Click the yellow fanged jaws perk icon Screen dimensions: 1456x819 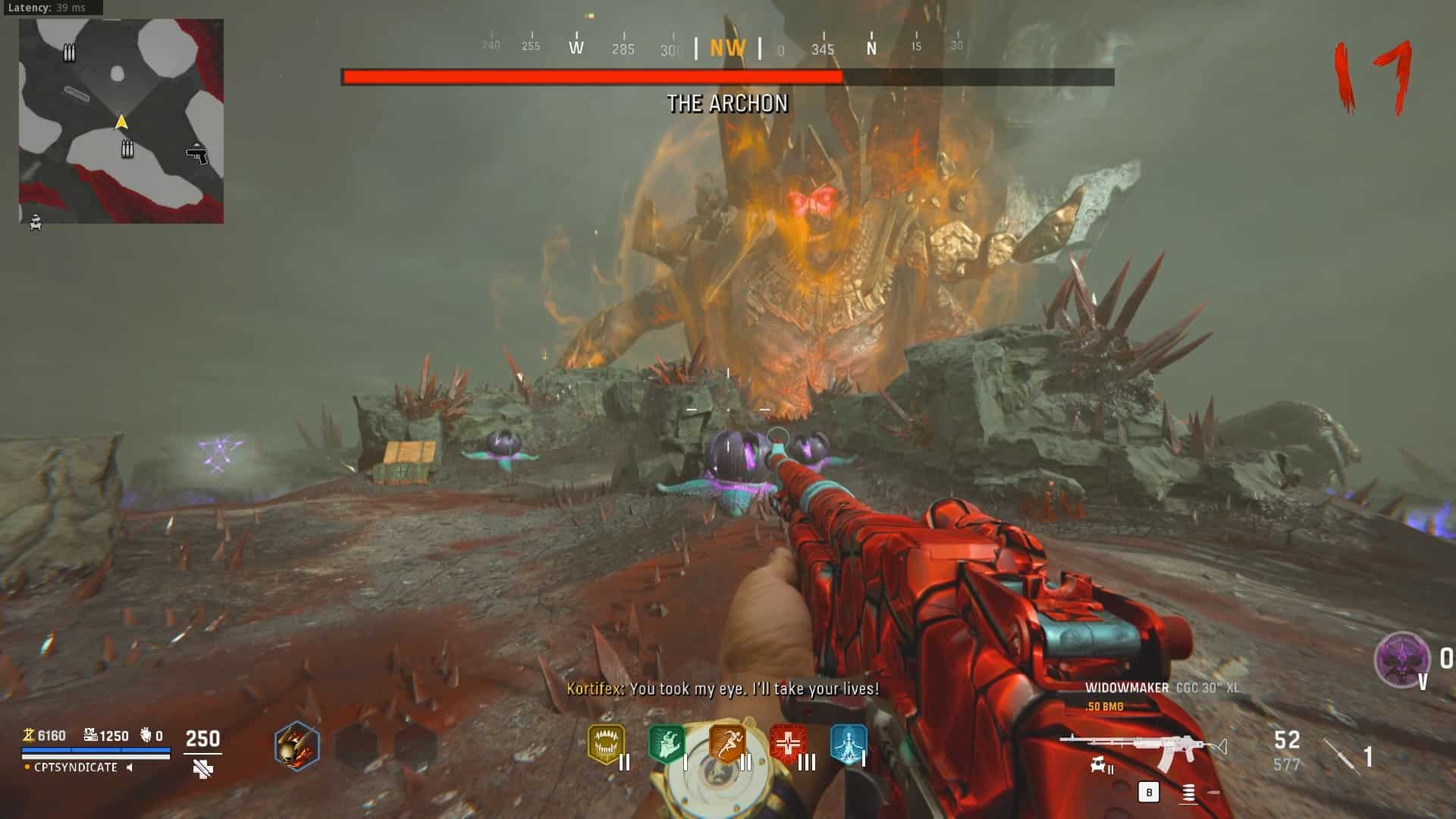pyautogui.click(x=606, y=744)
